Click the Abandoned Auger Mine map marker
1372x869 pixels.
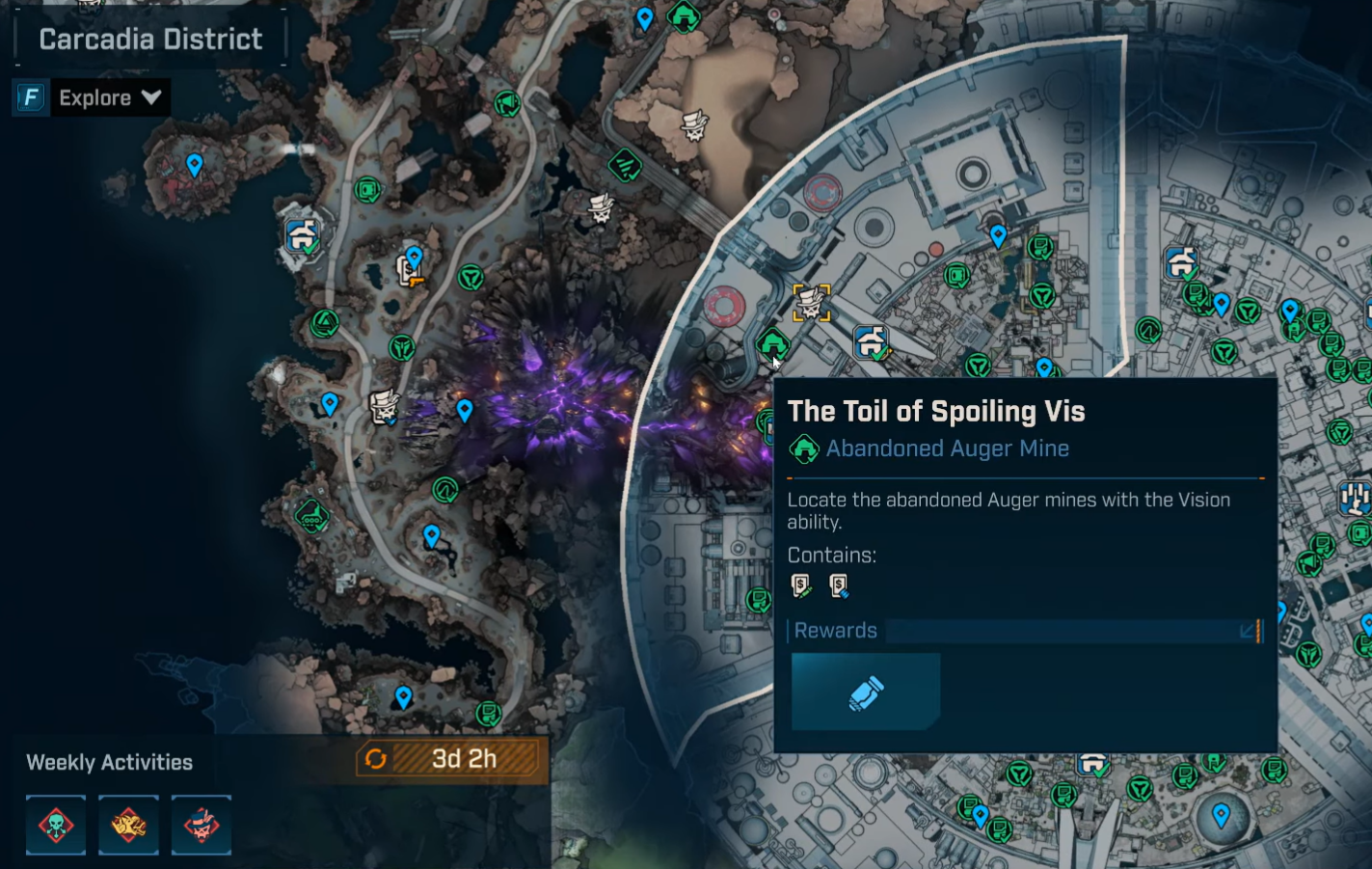[771, 344]
